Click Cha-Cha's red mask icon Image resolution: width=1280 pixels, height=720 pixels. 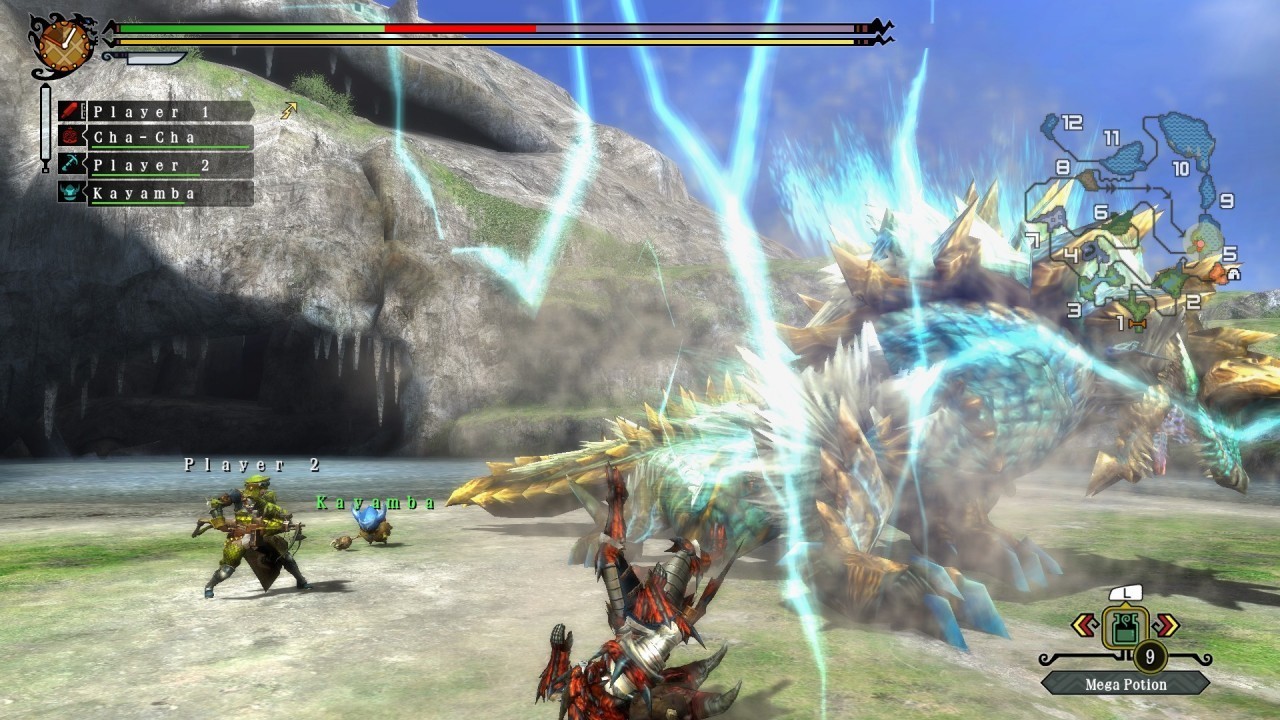[x=70, y=137]
